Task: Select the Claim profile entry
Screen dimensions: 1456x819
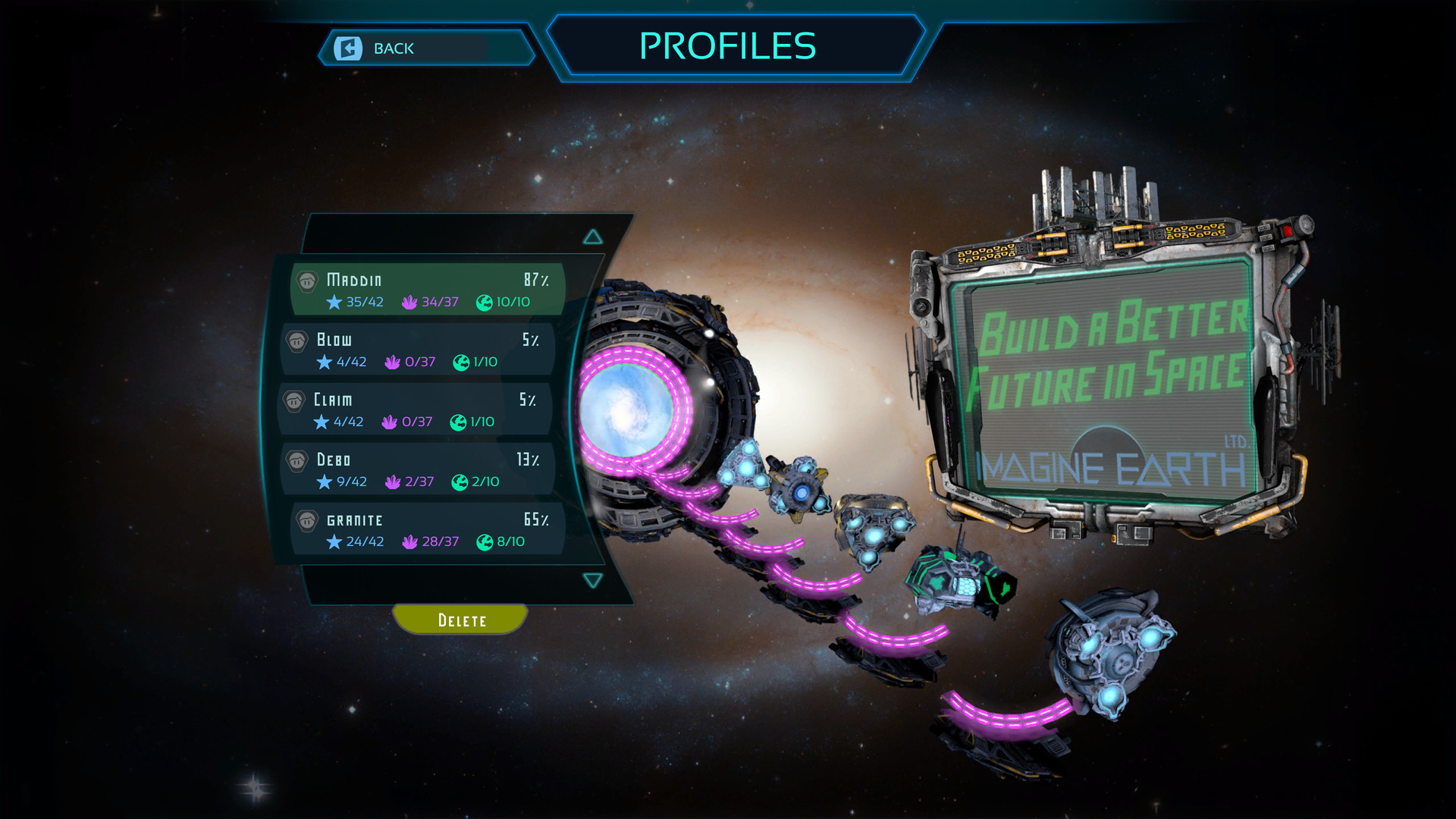Action: click(416, 409)
